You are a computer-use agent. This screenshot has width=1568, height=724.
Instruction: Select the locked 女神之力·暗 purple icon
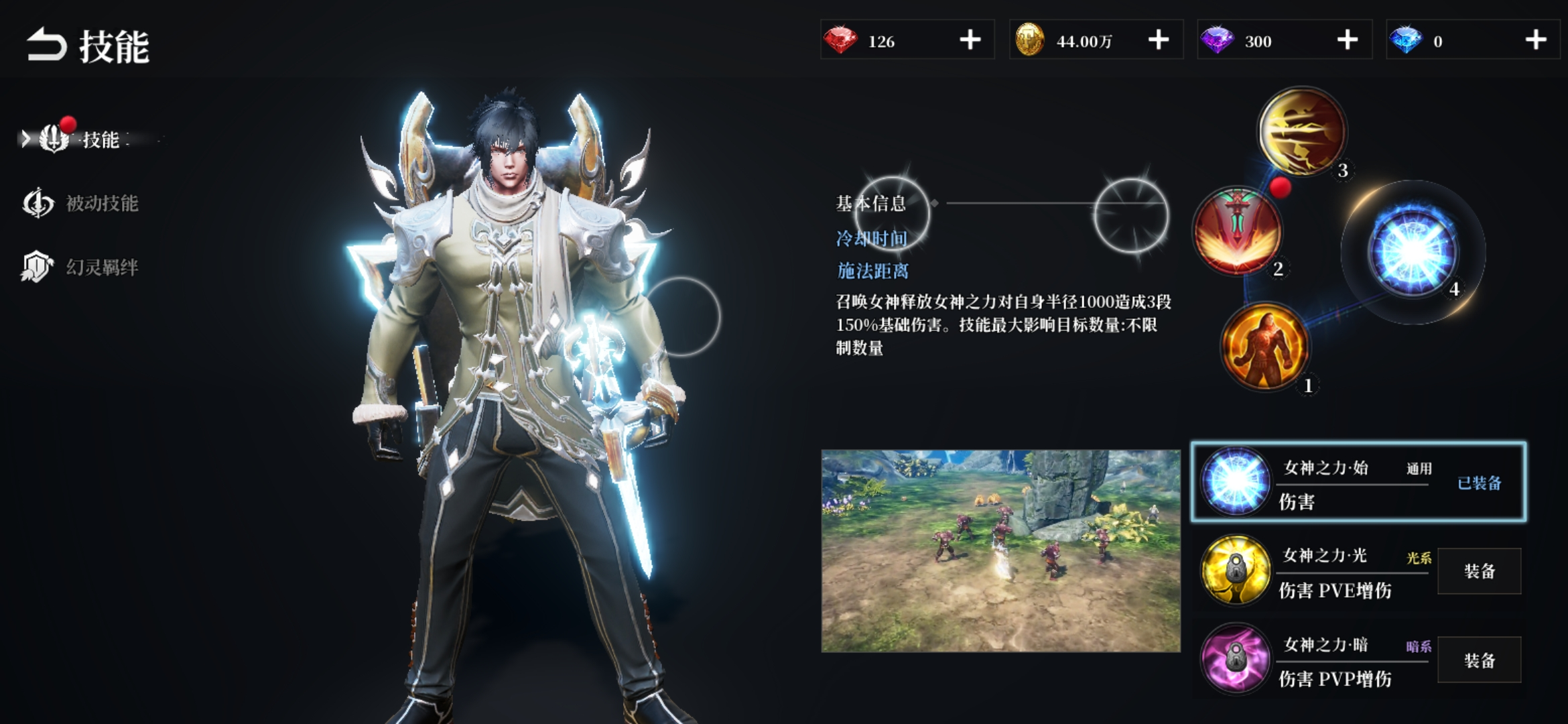pos(1236,658)
